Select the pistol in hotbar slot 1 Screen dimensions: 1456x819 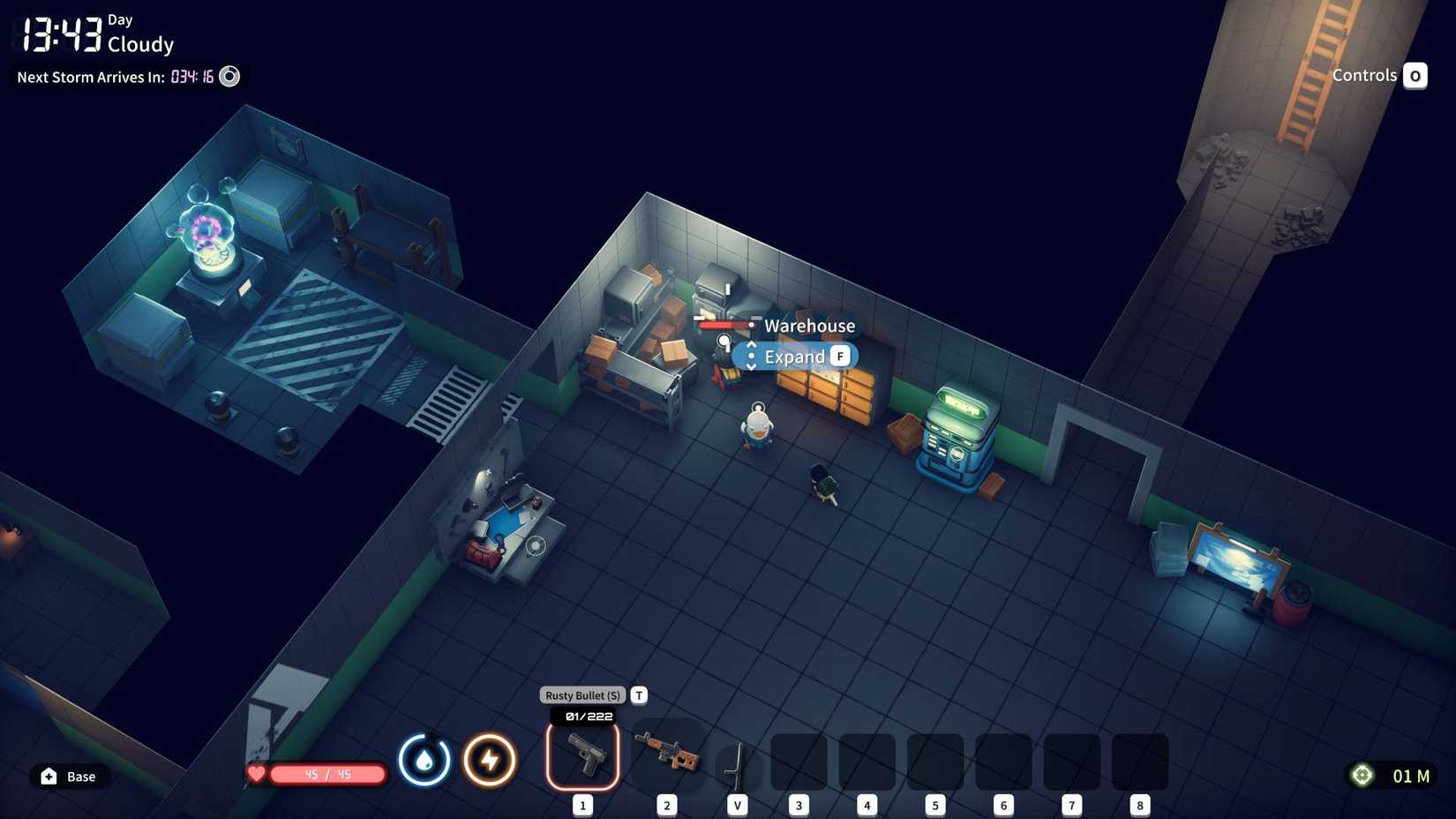pyautogui.click(x=582, y=756)
